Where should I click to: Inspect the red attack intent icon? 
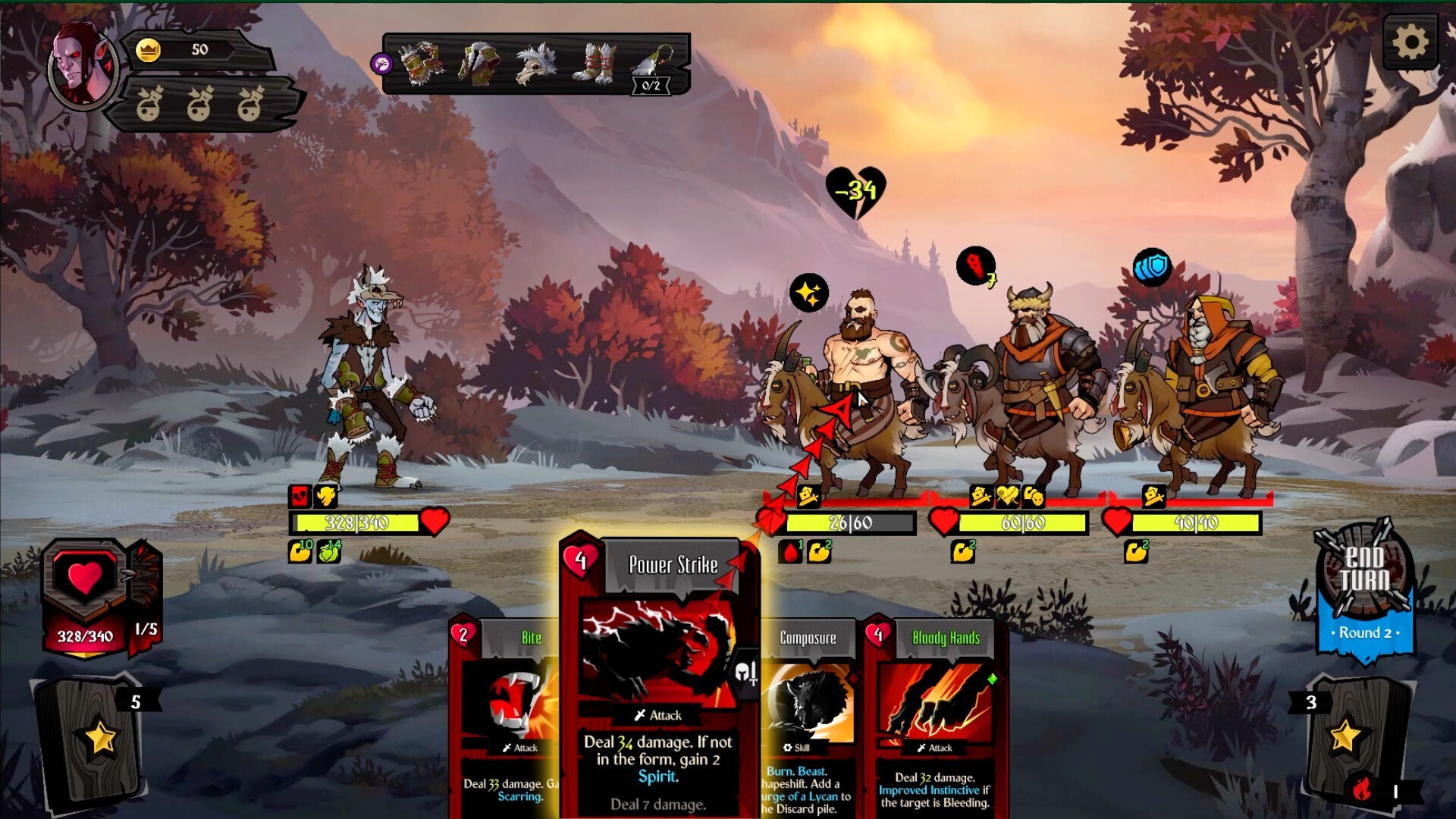pyautogui.click(x=976, y=267)
